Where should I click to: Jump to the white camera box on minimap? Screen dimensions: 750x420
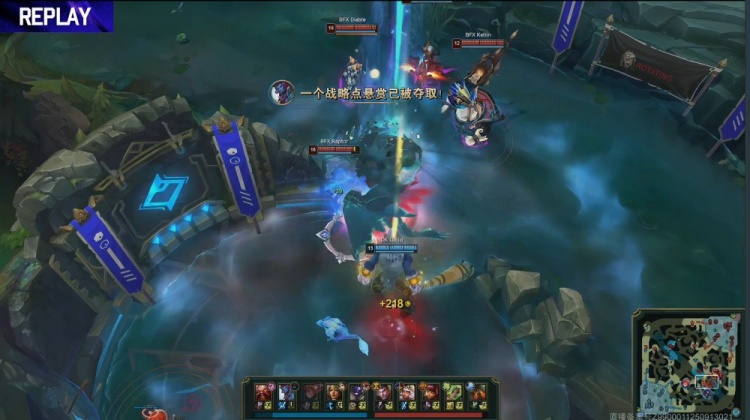click(708, 381)
